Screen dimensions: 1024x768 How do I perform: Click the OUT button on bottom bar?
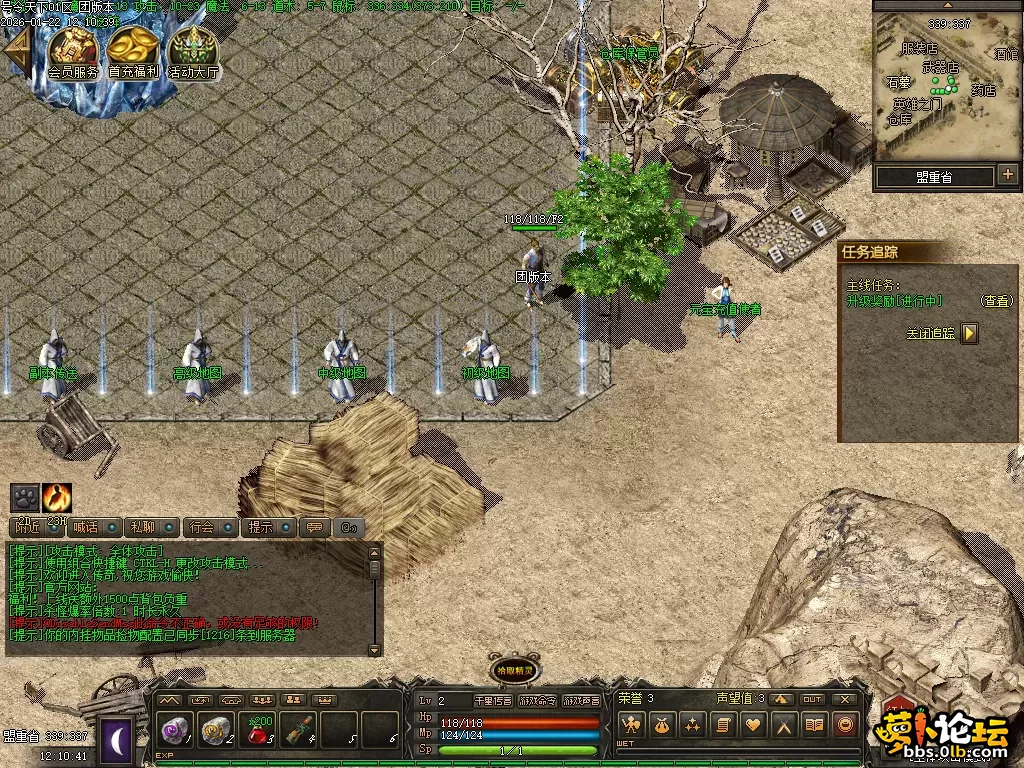coord(812,699)
